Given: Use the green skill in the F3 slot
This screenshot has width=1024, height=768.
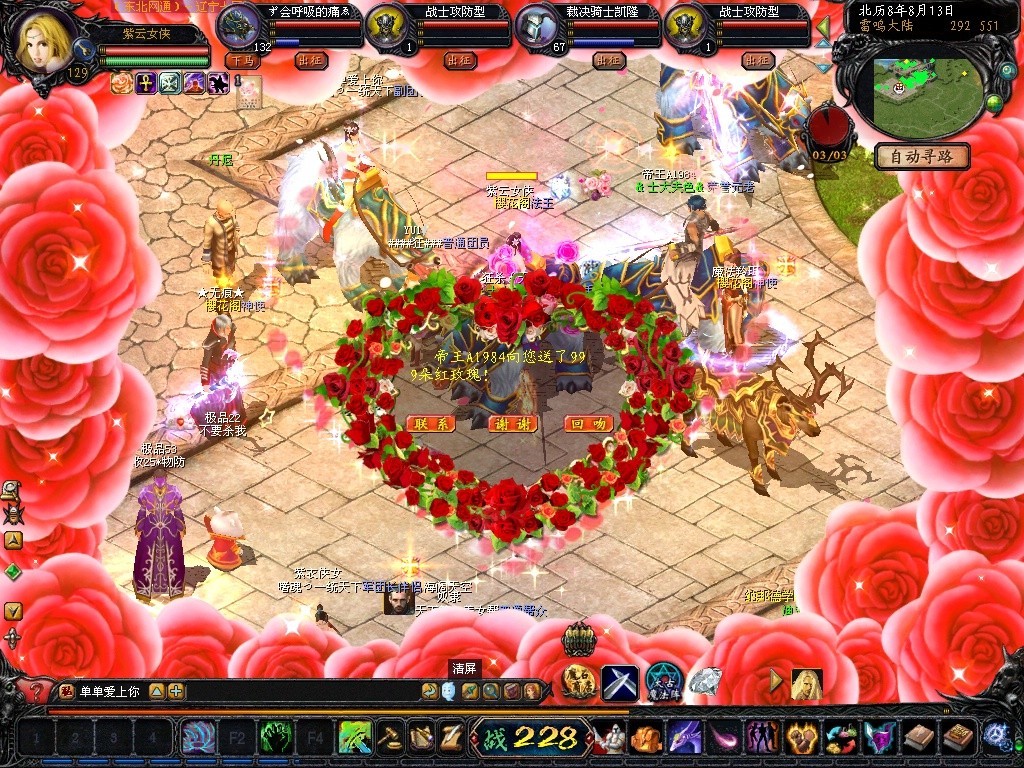Looking at the screenshot, I should click(x=276, y=739).
